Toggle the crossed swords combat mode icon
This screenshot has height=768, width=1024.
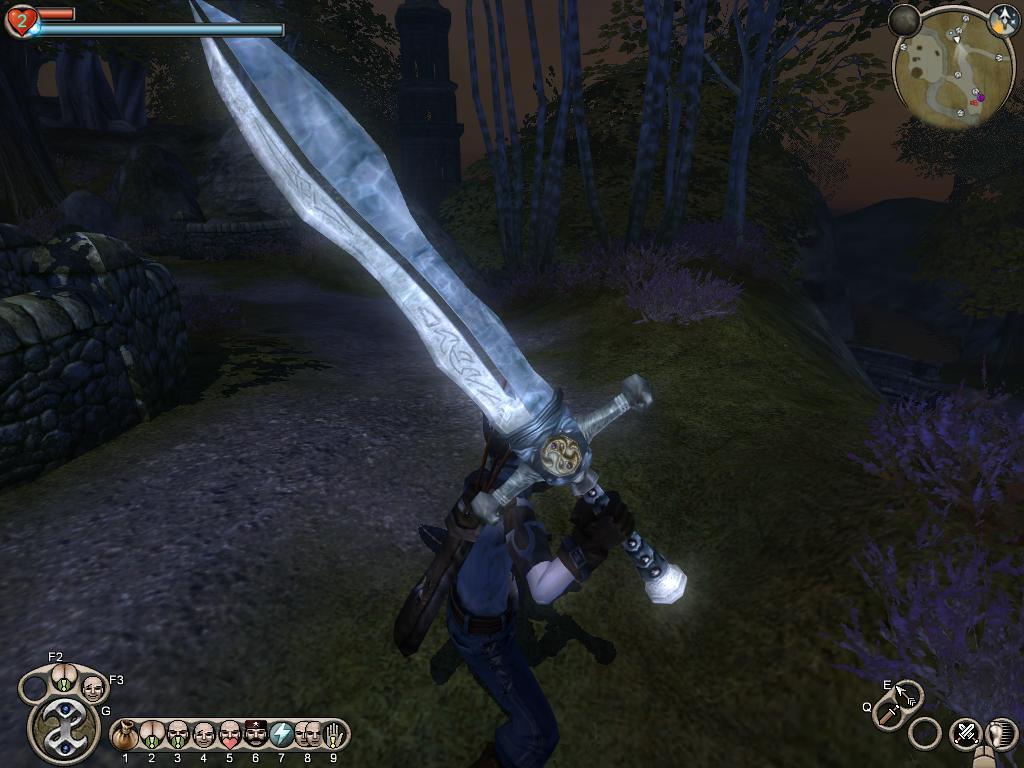click(965, 733)
